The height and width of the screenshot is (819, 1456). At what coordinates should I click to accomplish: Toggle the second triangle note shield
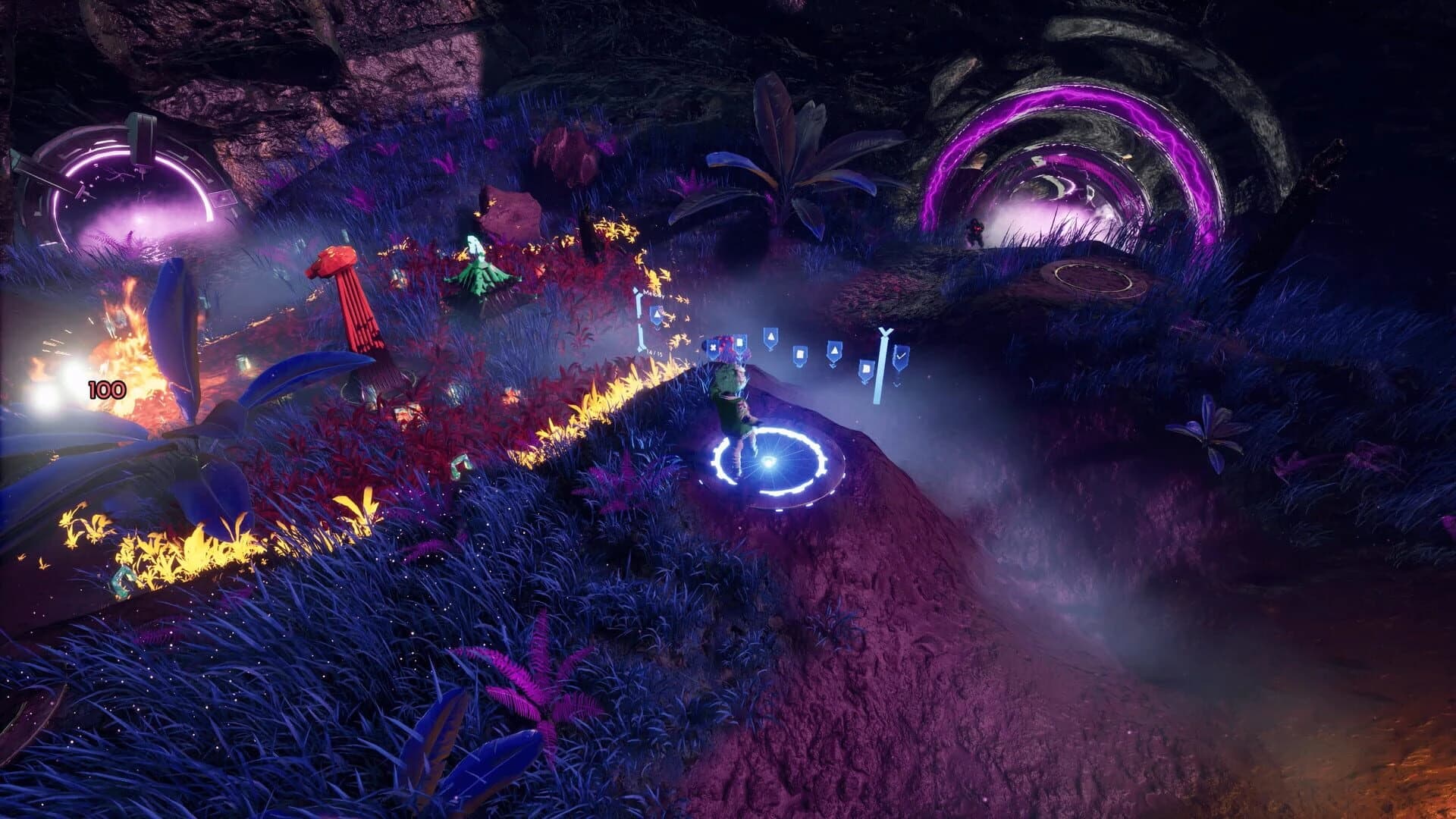(x=835, y=350)
